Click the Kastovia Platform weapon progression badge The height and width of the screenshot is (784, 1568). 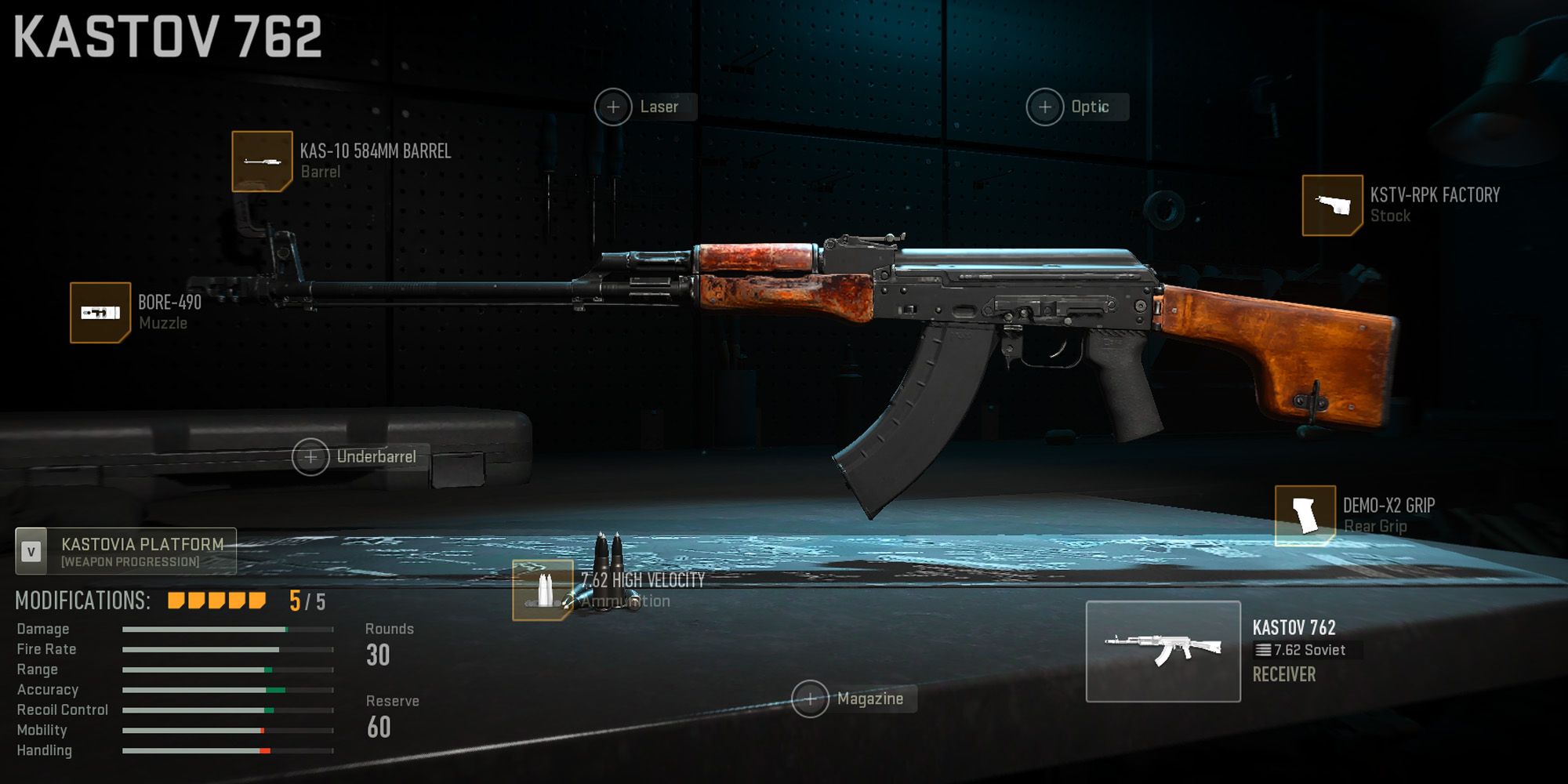point(125,550)
